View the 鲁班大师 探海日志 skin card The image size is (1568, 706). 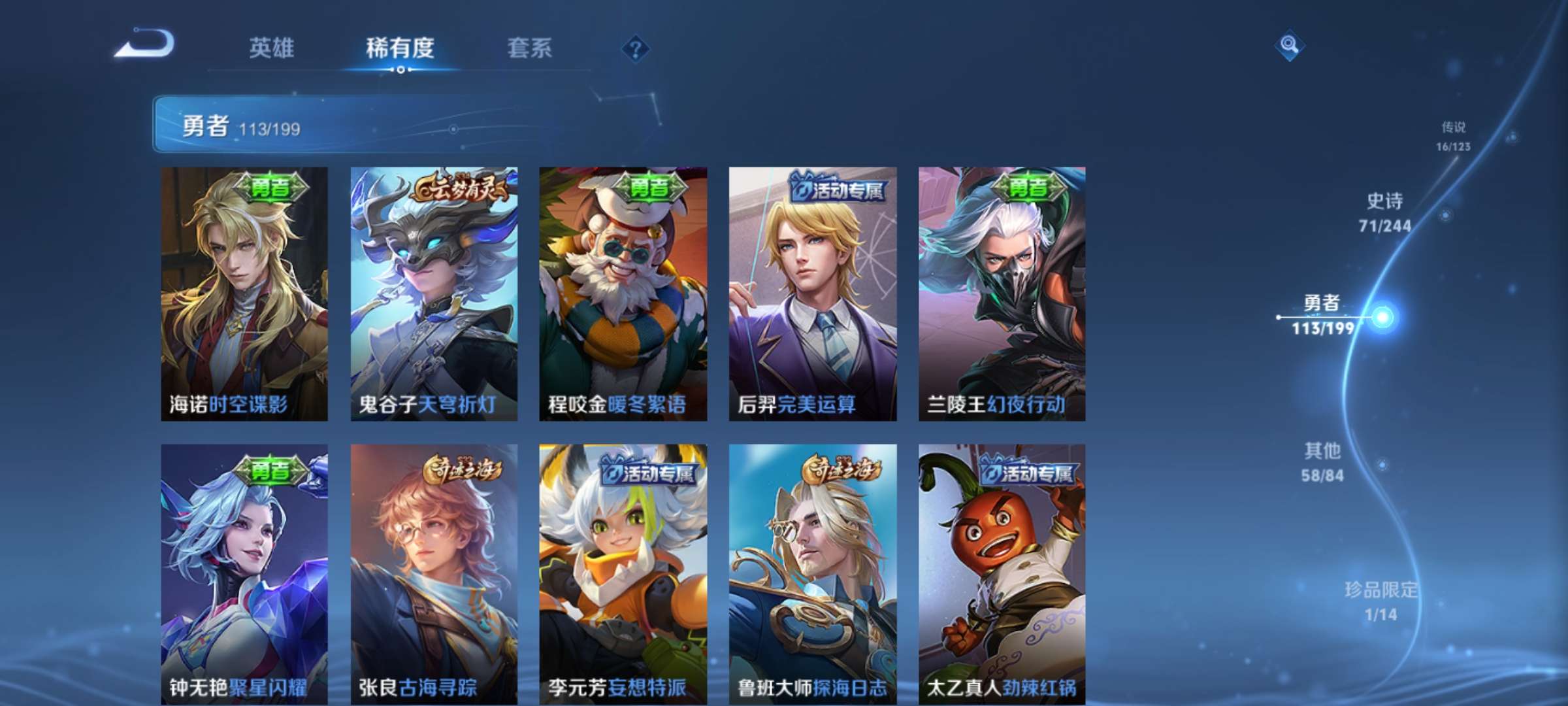[x=813, y=574]
